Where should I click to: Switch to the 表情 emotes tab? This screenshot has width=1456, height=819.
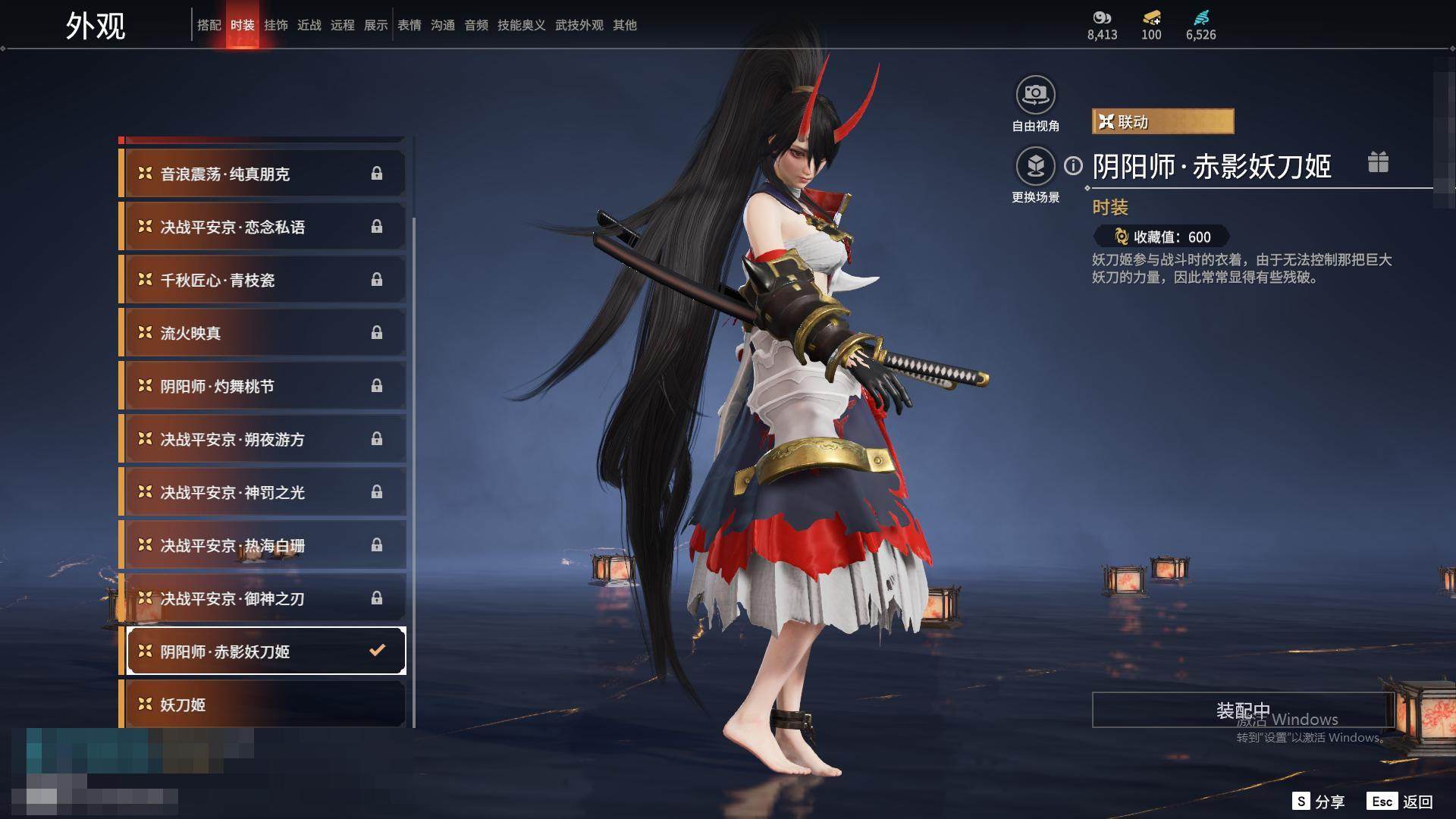(x=409, y=25)
